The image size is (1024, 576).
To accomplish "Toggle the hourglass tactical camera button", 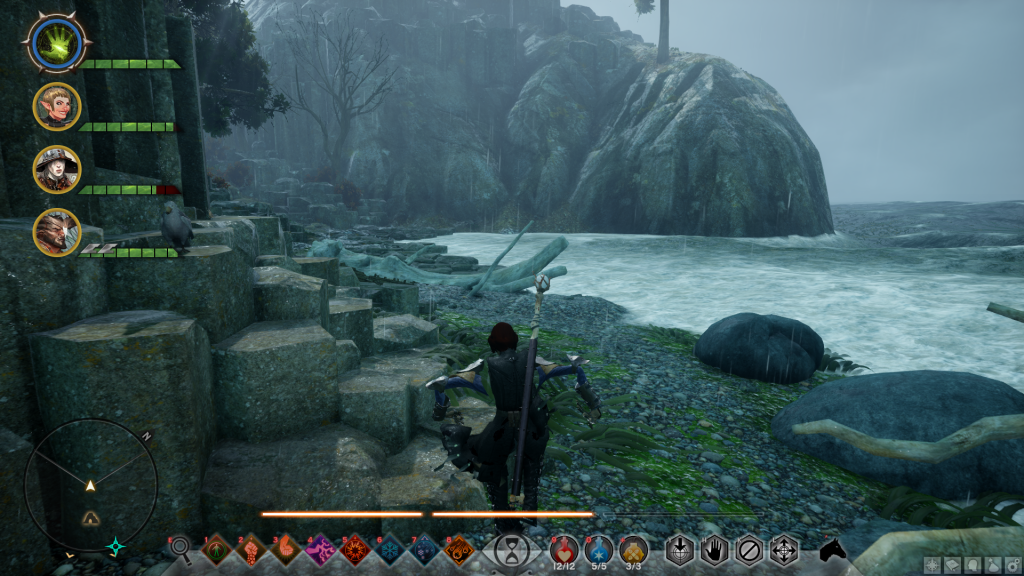I will pyautogui.click(x=512, y=549).
